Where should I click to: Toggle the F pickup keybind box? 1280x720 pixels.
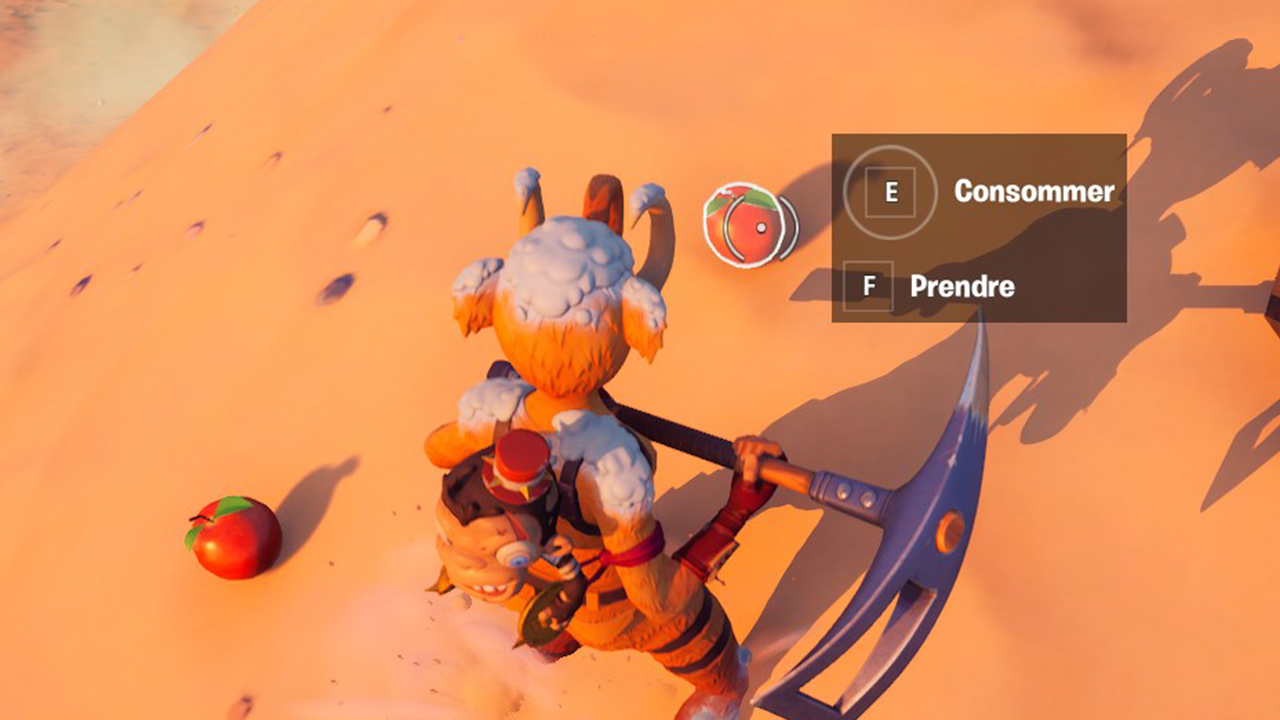tap(870, 285)
